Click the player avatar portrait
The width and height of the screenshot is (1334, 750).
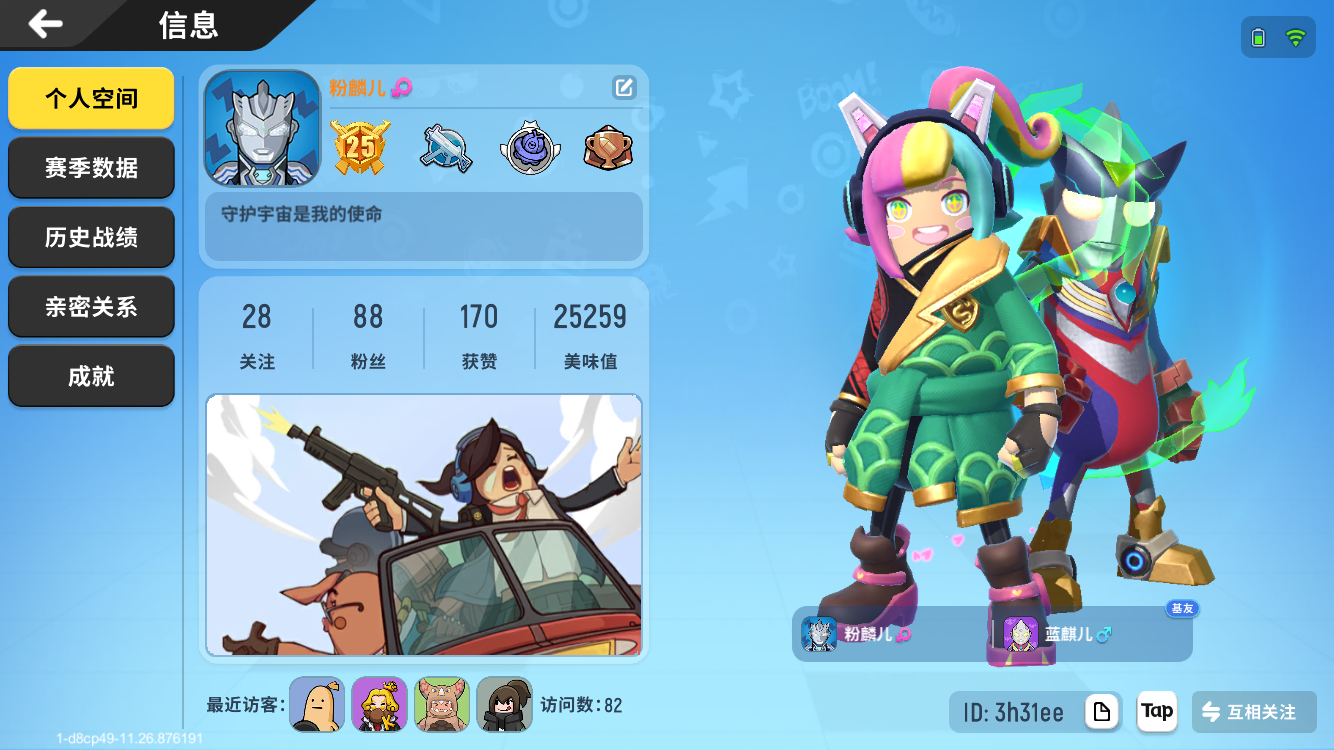pyautogui.click(x=262, y=128)
